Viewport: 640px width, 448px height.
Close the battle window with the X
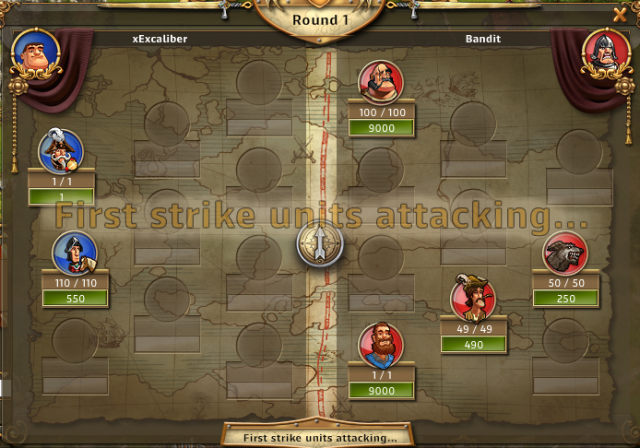(619, 15)
